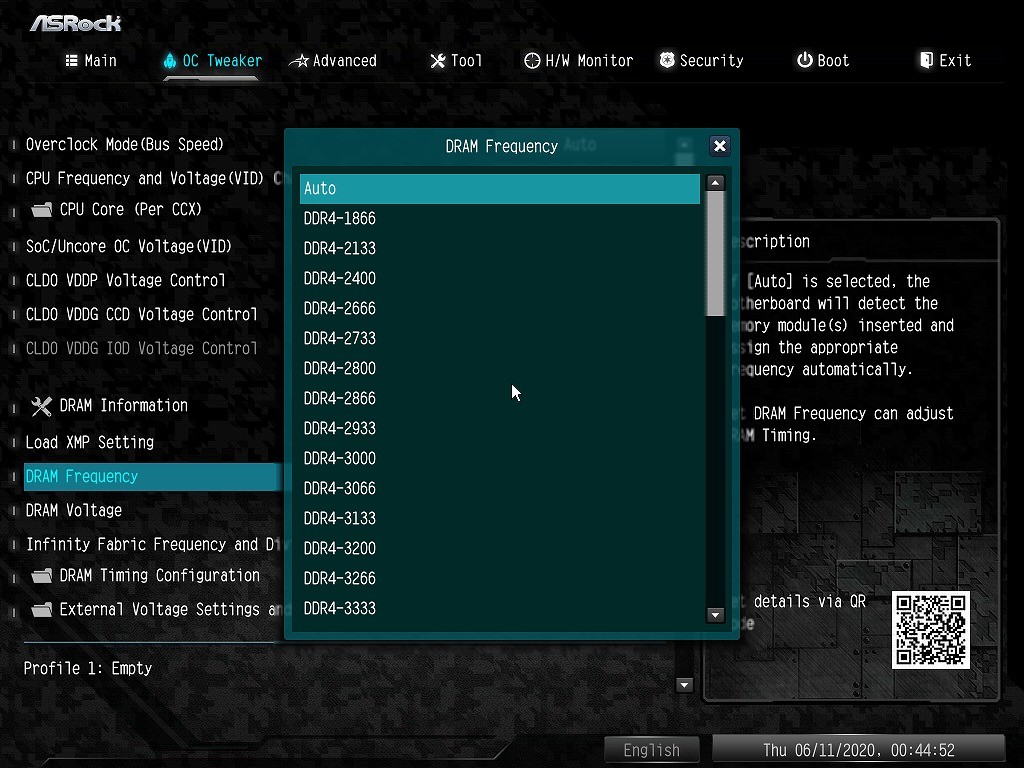Go to the H/W Monitor tab
This screenshot has width=1024, height=768.
click(578, 61)
